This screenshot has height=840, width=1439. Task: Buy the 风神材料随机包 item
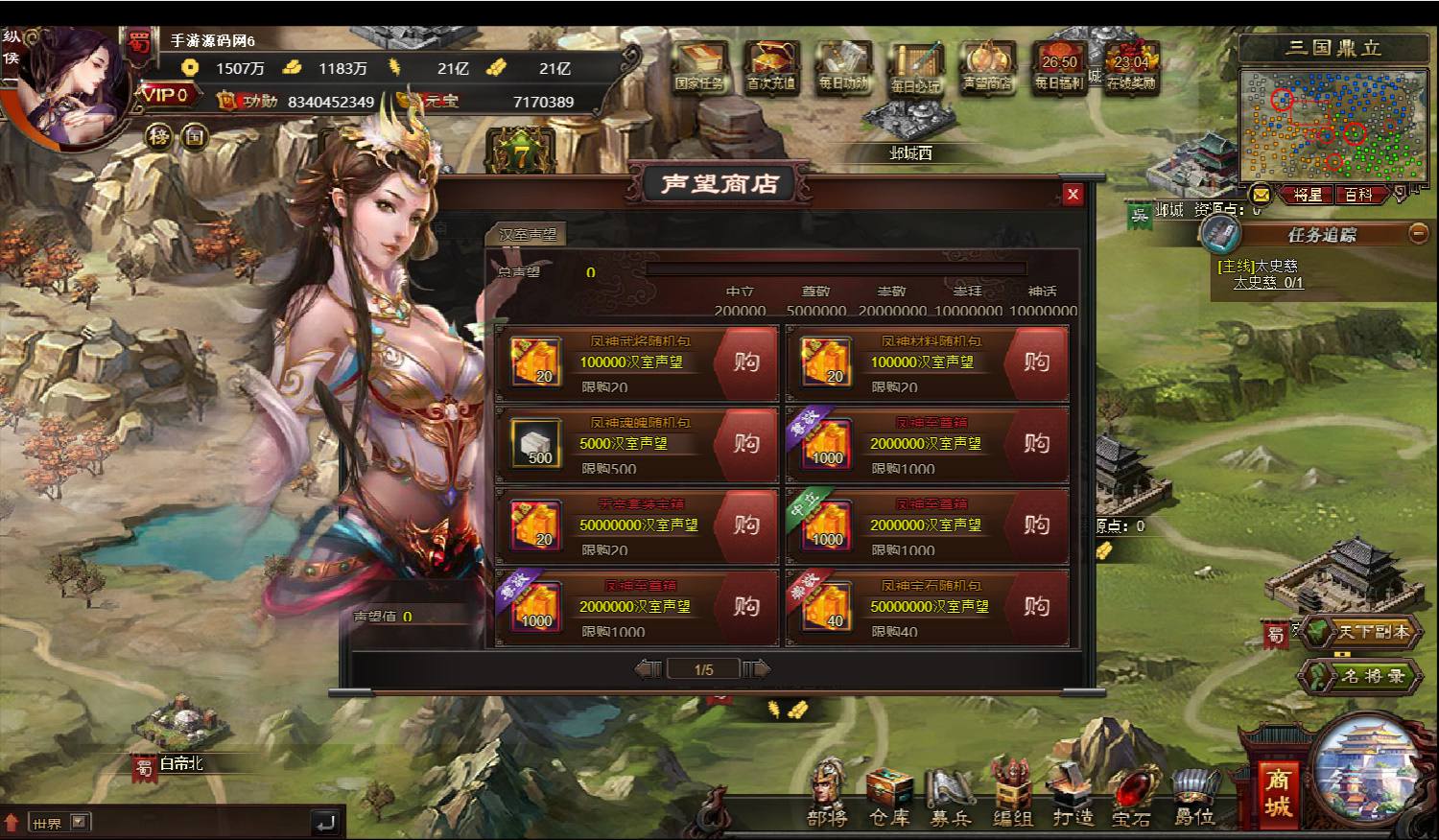click(x=1036, y=362)
